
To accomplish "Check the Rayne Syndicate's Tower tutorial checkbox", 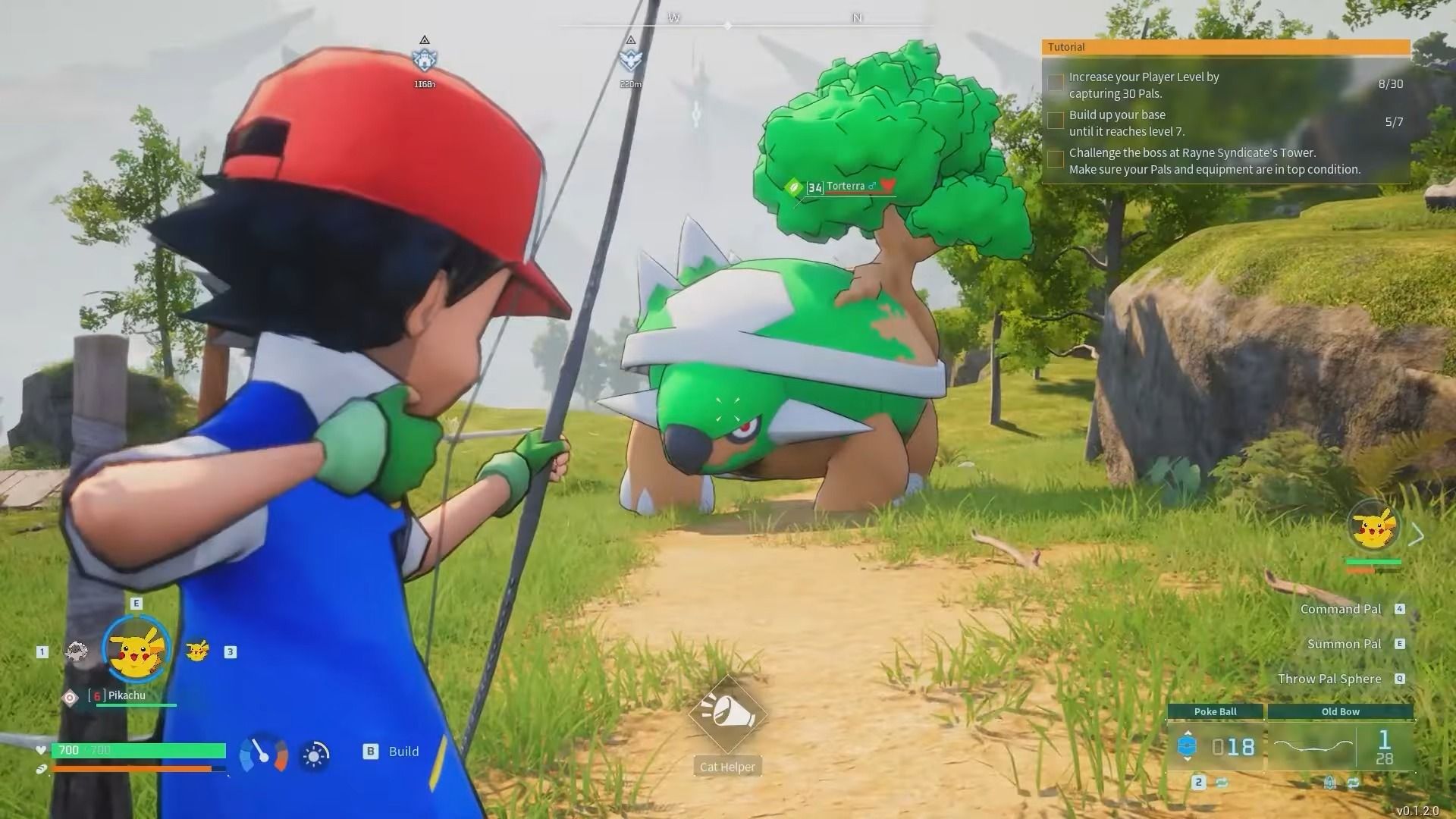I will point(1055,158).
